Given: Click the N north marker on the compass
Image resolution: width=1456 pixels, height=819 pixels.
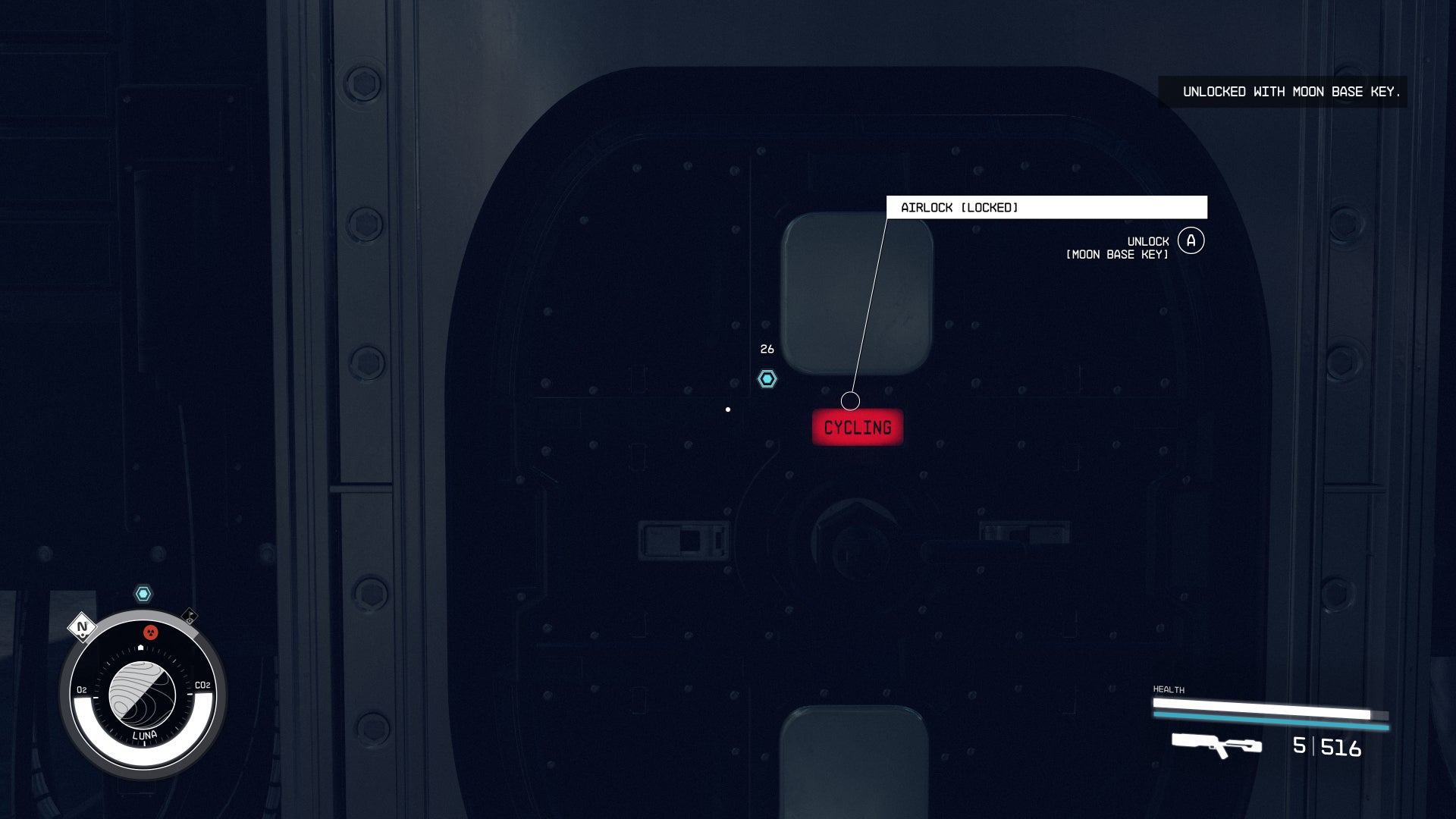Looking at the screenshot, I should coord(81,627).
